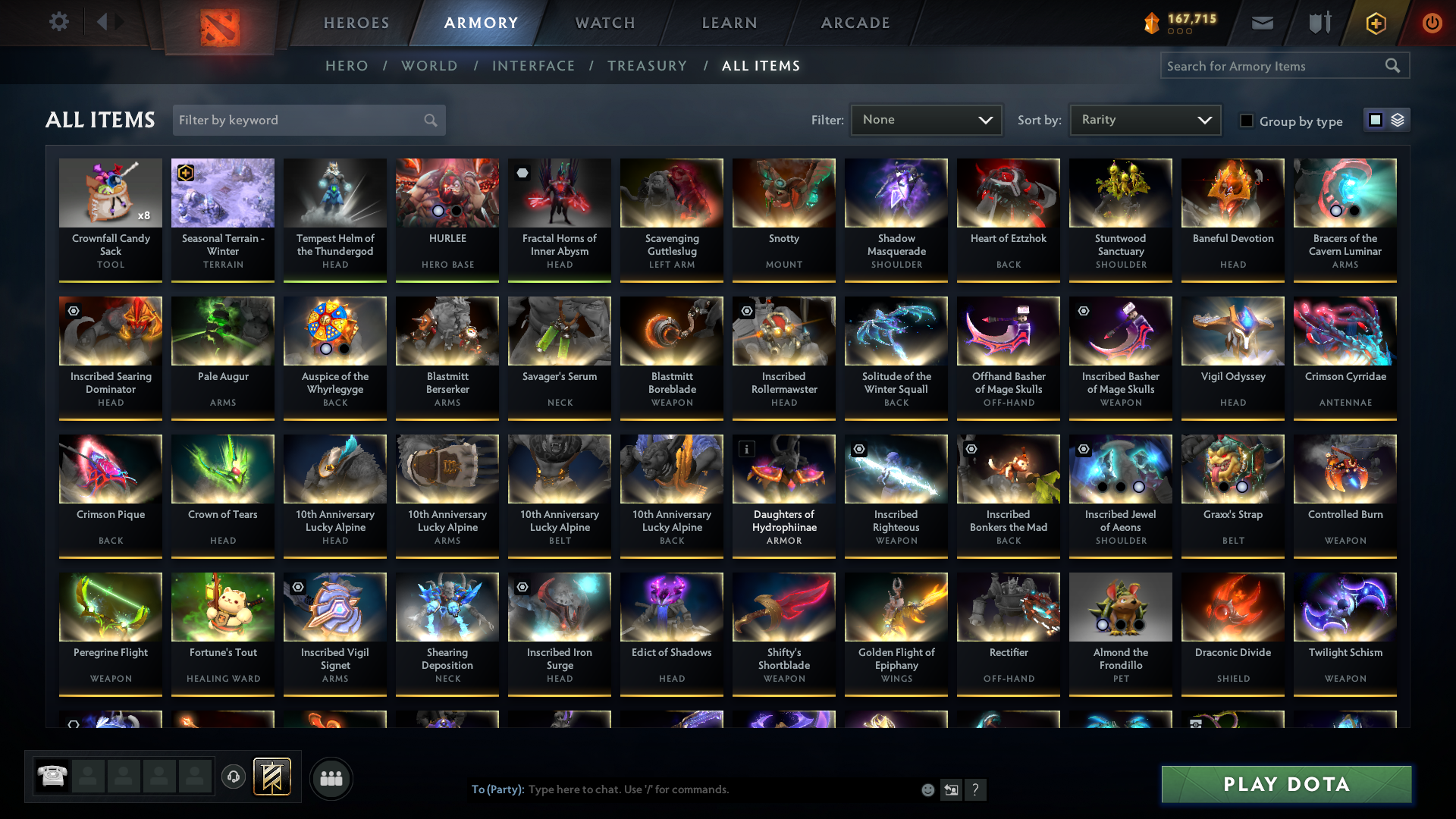Open the friends list with the people icon

pyautogui.click(x=330, y=778)
